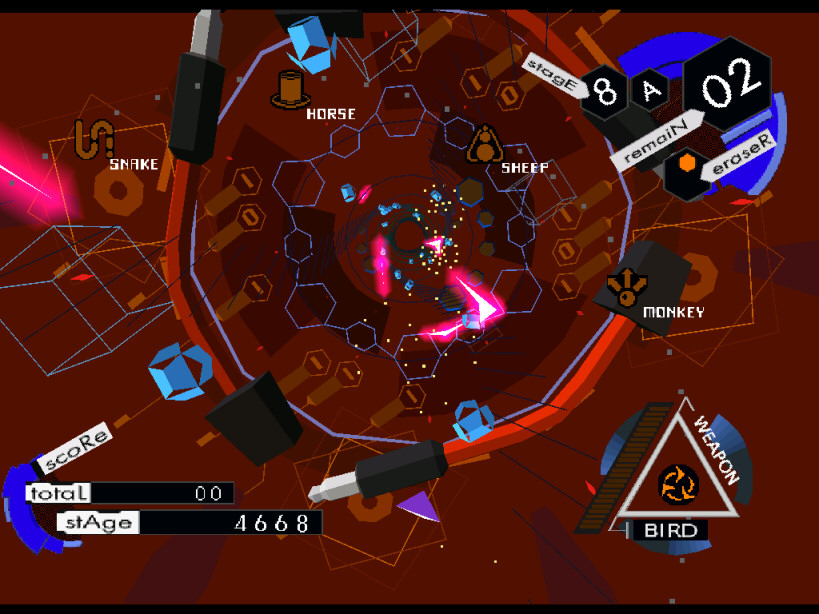
Task: Switch to the SHEEP weapon icon
Action: pos(483,144)
